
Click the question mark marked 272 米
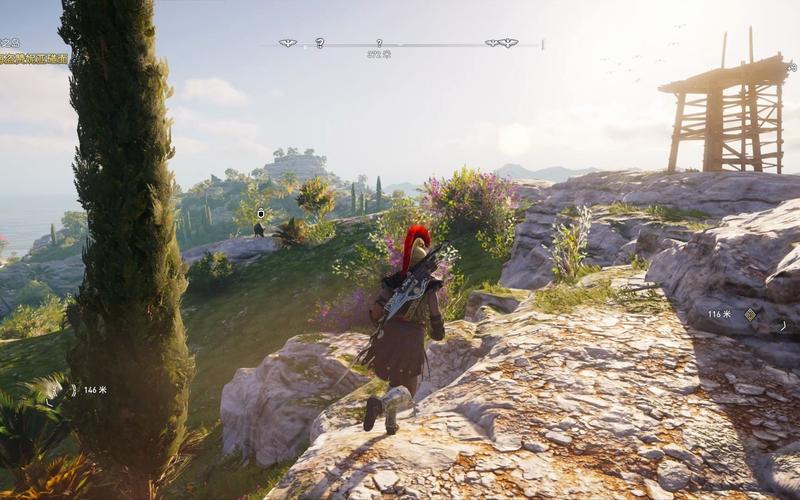pyautogui.click(x=379, y=43)
